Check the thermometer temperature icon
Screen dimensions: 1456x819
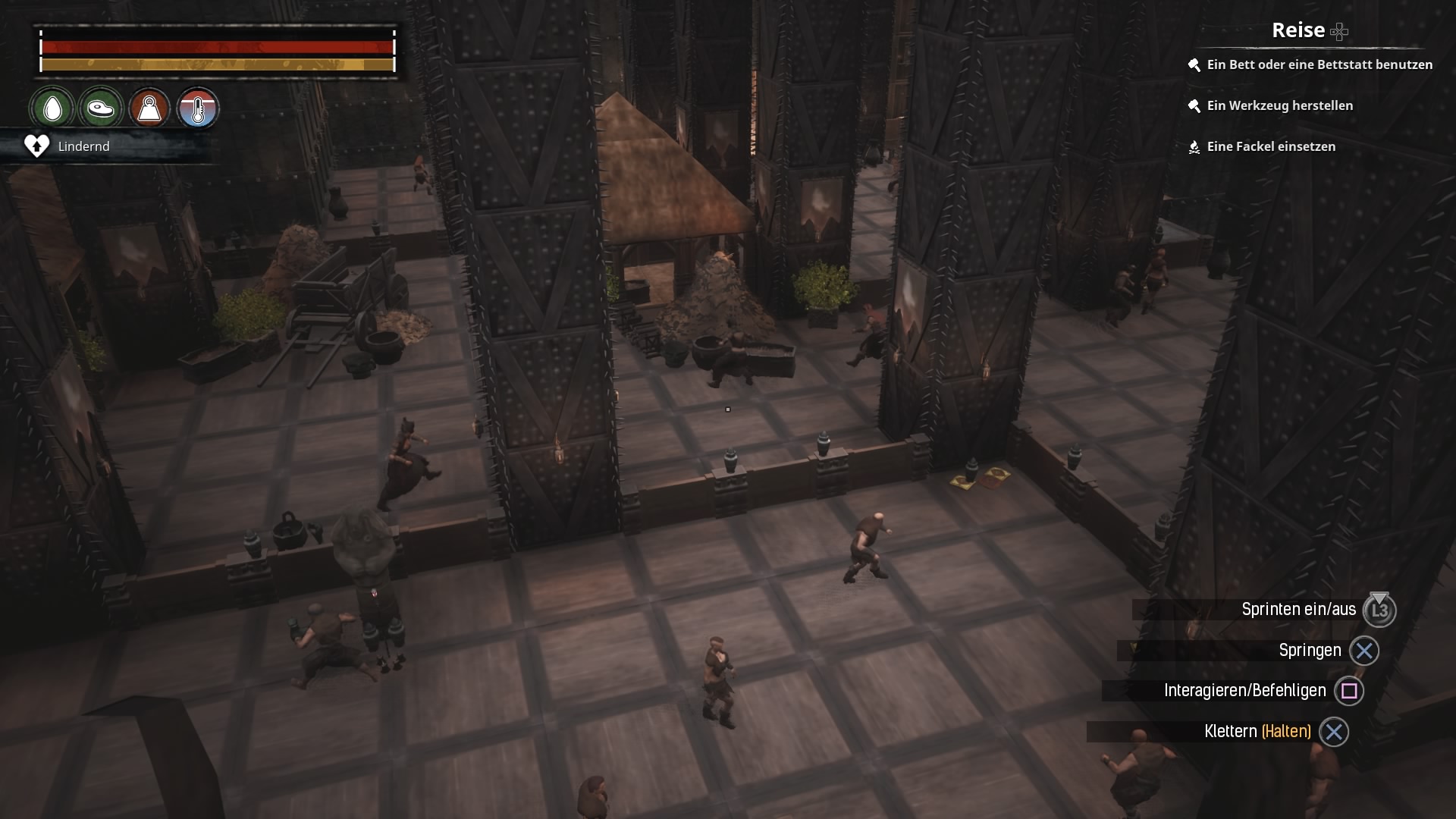coord(198,108)
